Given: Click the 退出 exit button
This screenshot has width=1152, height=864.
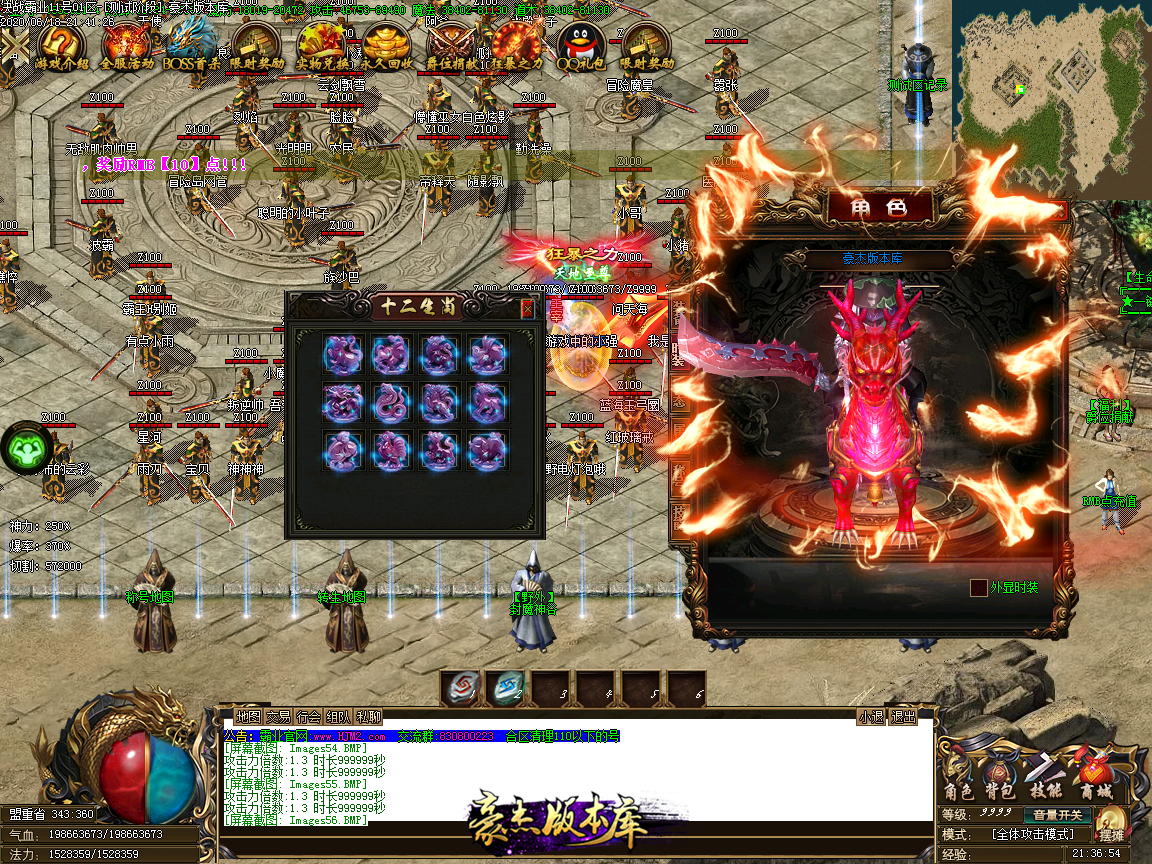Looking at the screenshot, I should click(x=904, y=716).
